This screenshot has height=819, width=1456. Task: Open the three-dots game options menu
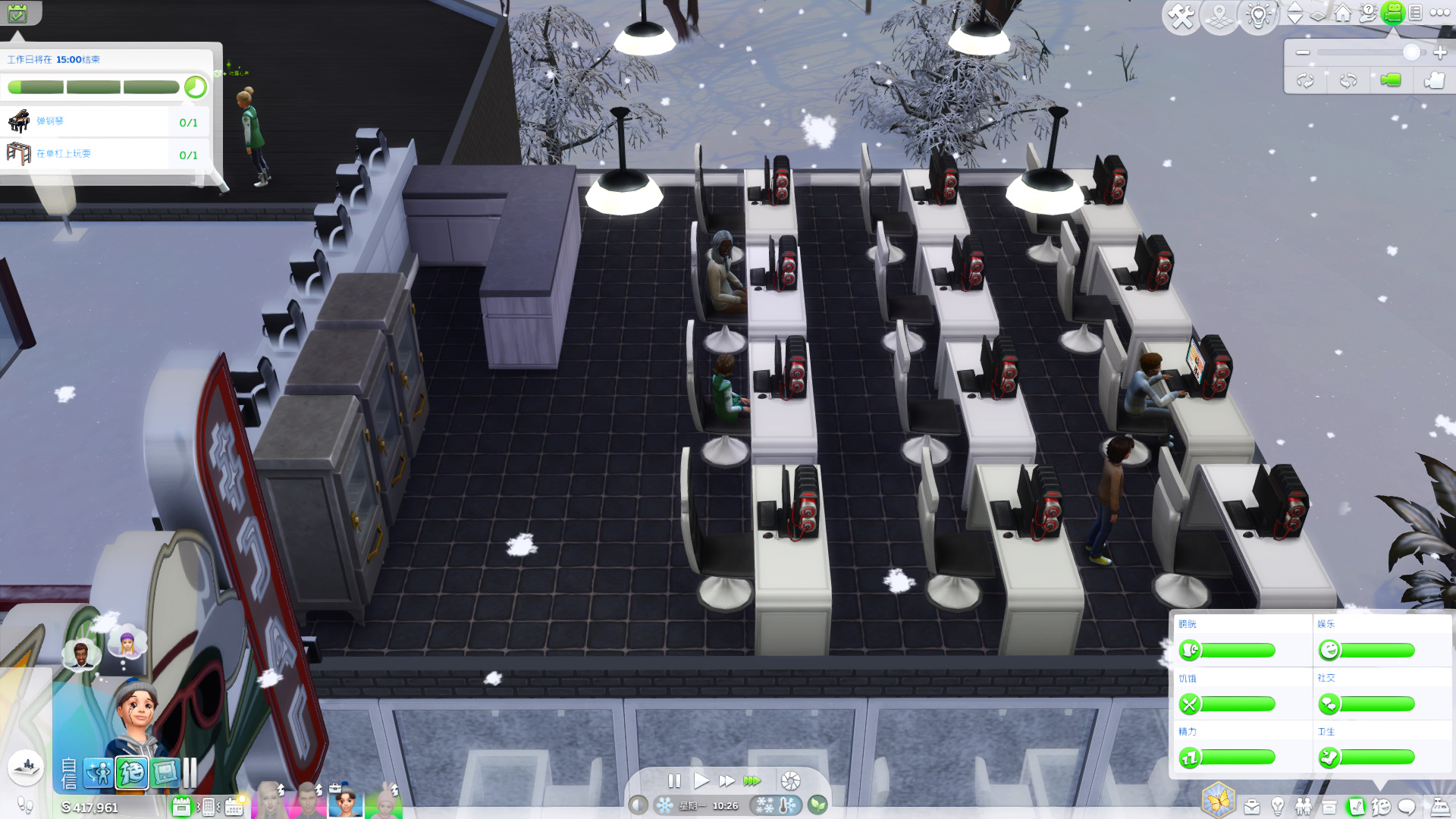tap(1439, 13)
